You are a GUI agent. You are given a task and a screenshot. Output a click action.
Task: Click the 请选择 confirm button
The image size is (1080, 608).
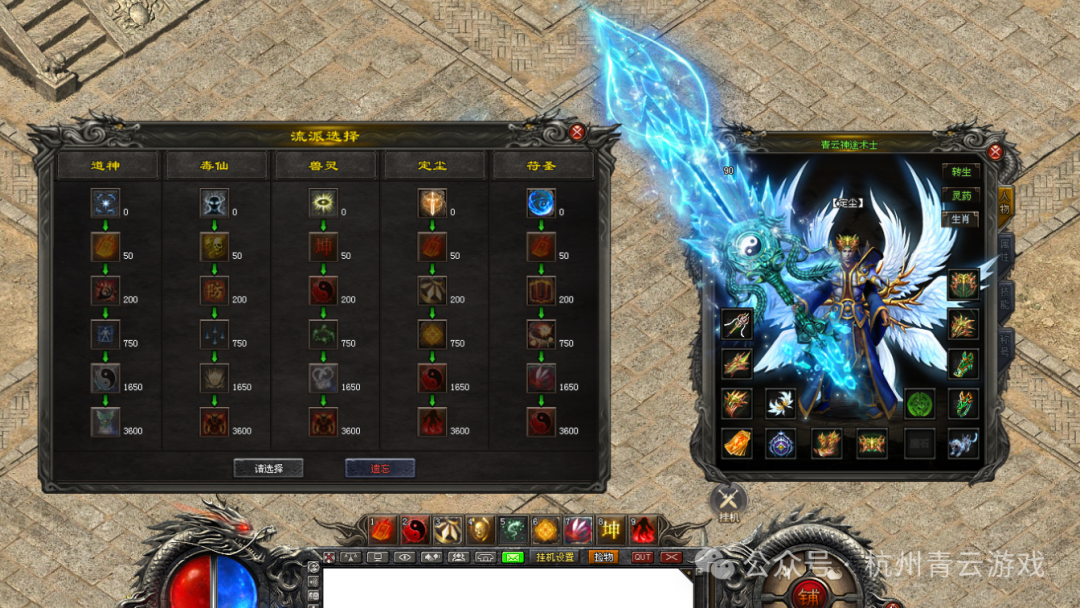pyautogui.click(x=268, y=468)
